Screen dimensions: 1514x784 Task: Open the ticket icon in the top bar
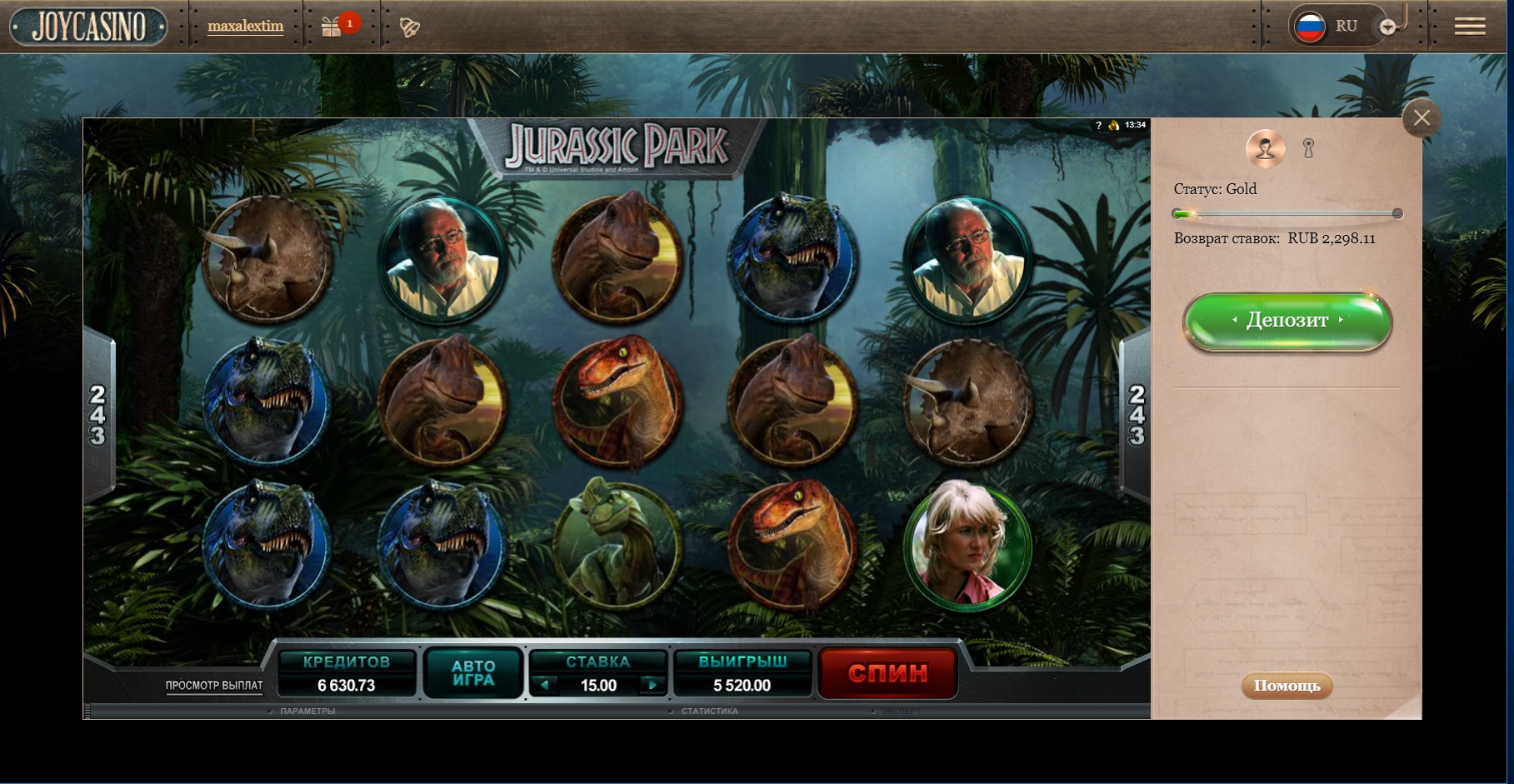[409, 27]
